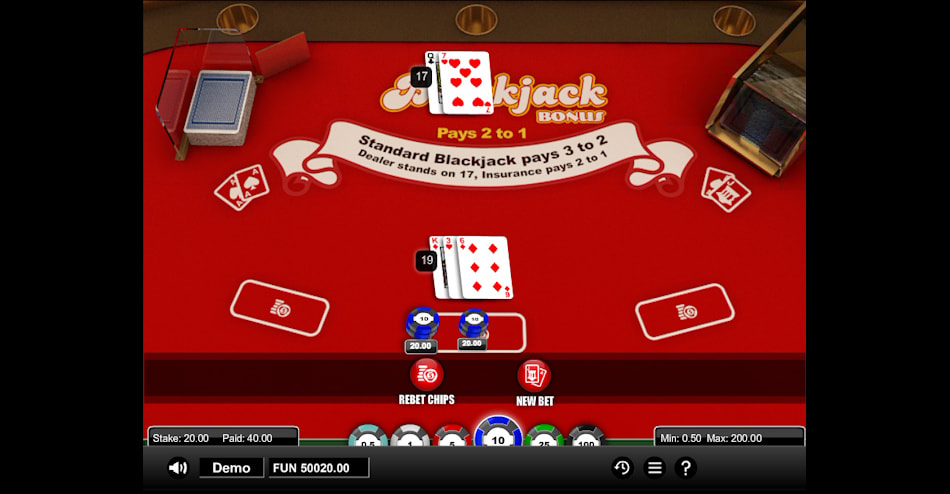
Task: Open the hamburger menu
Action: point(654,467)
